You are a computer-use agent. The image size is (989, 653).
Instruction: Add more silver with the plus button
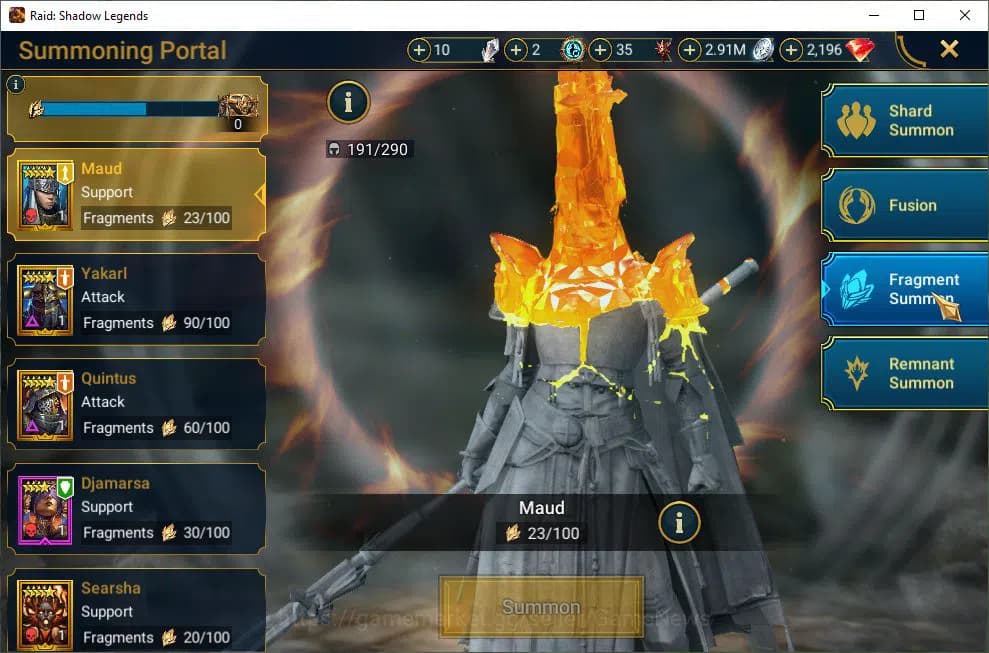tap(690, 50)
